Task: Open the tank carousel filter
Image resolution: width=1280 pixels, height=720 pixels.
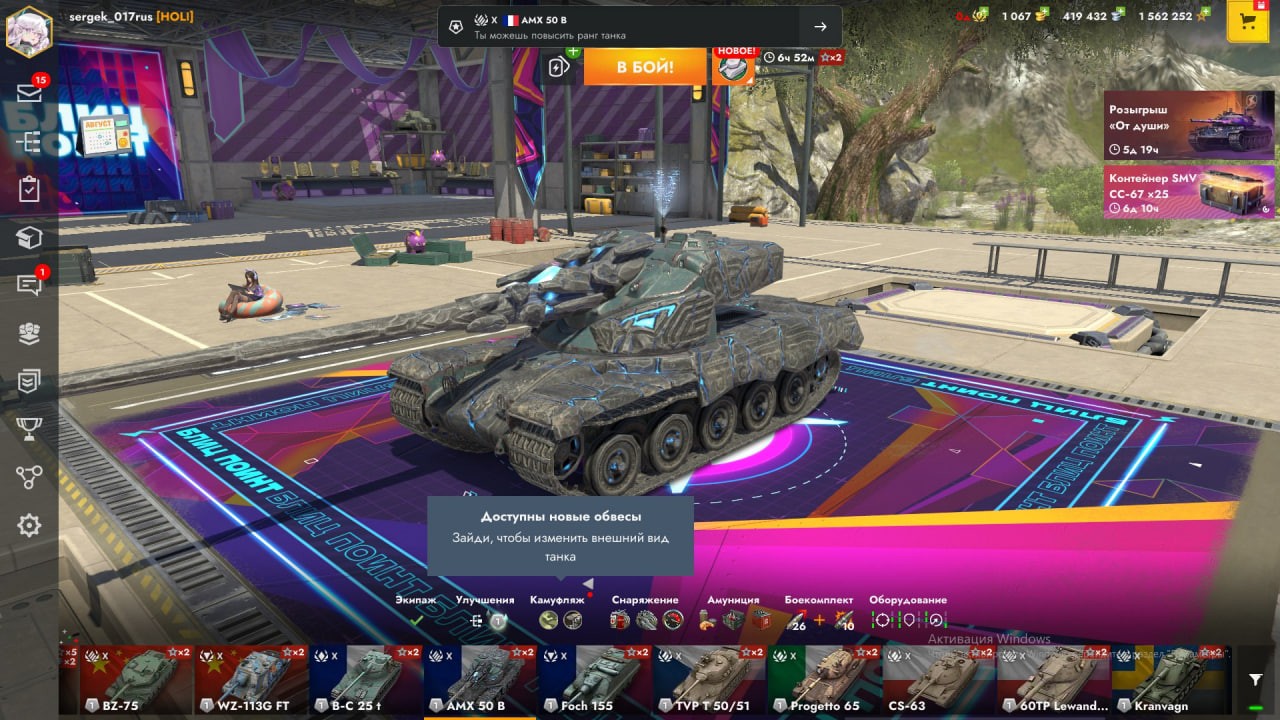Action: point(1255,680)
